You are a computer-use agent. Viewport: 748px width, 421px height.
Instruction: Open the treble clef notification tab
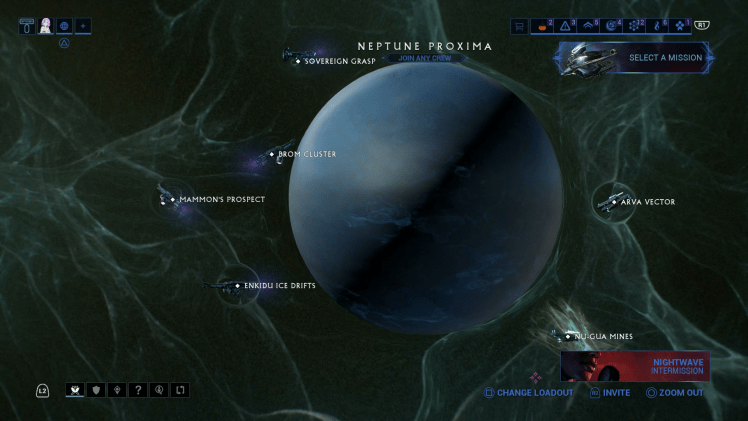pos(658,26)
